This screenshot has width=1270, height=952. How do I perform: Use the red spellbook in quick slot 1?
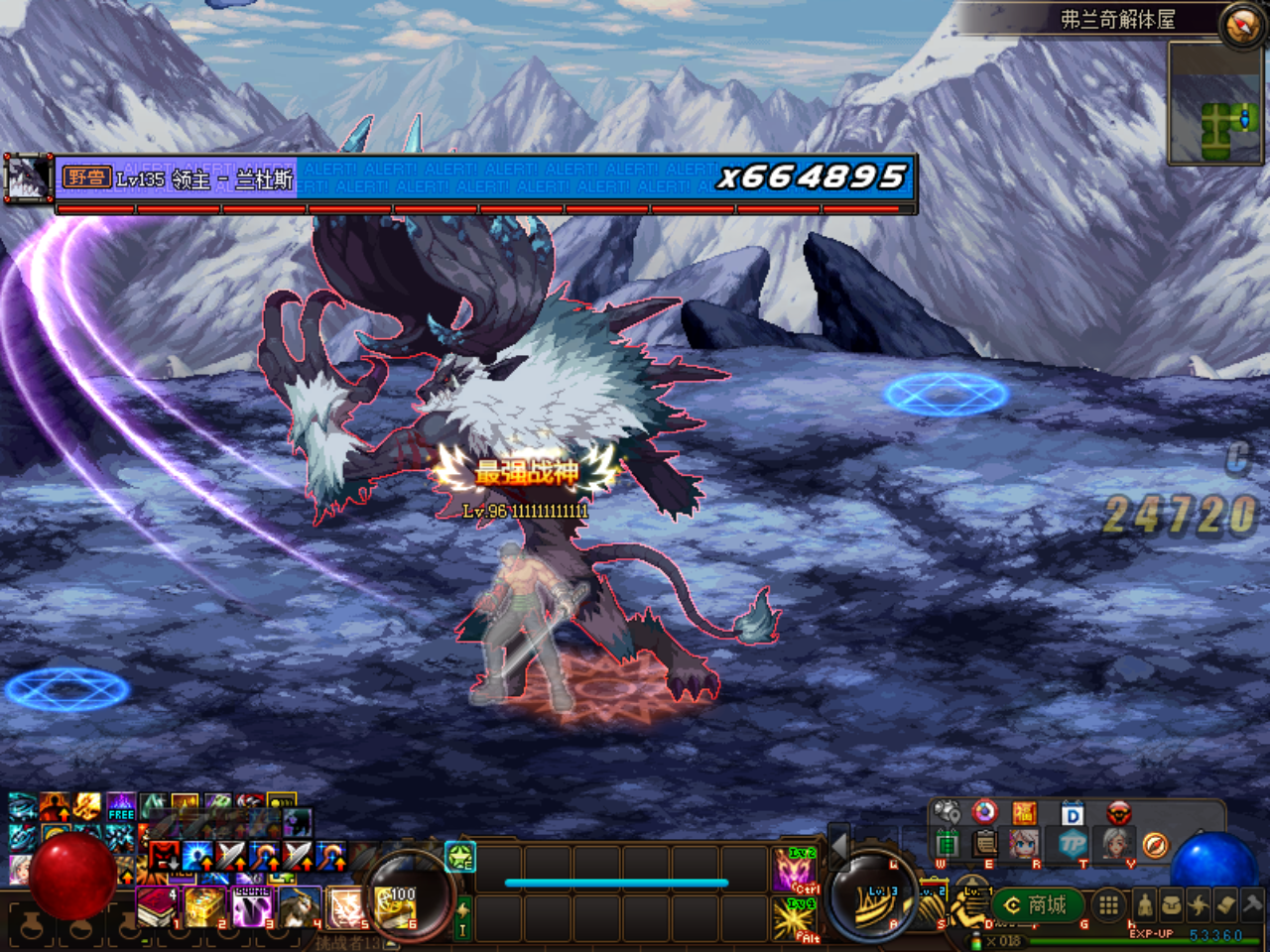pos(156,906)
